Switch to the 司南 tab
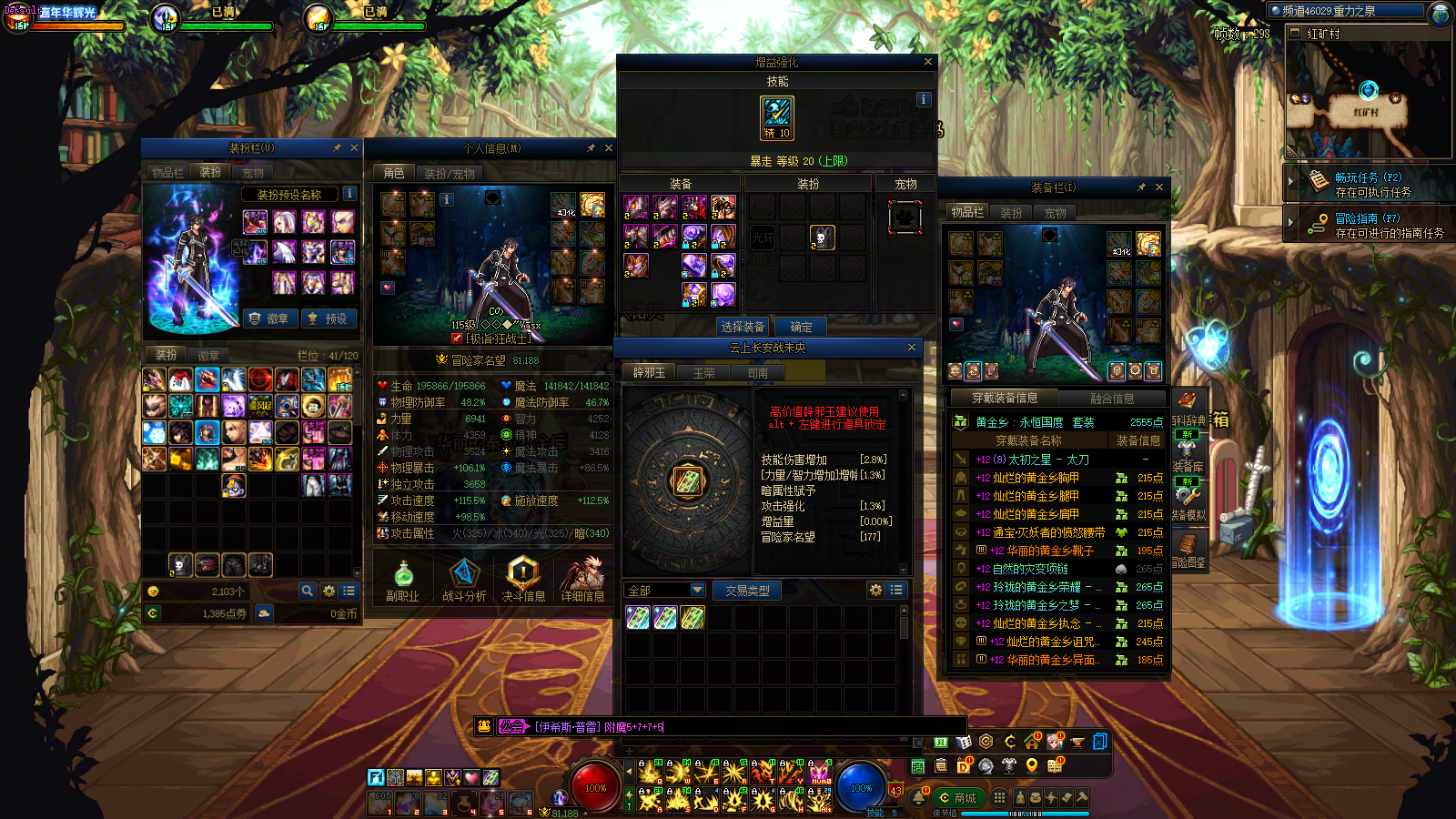Image resolution: width=1456 pixels, height=819 pixels. (757, 373)
